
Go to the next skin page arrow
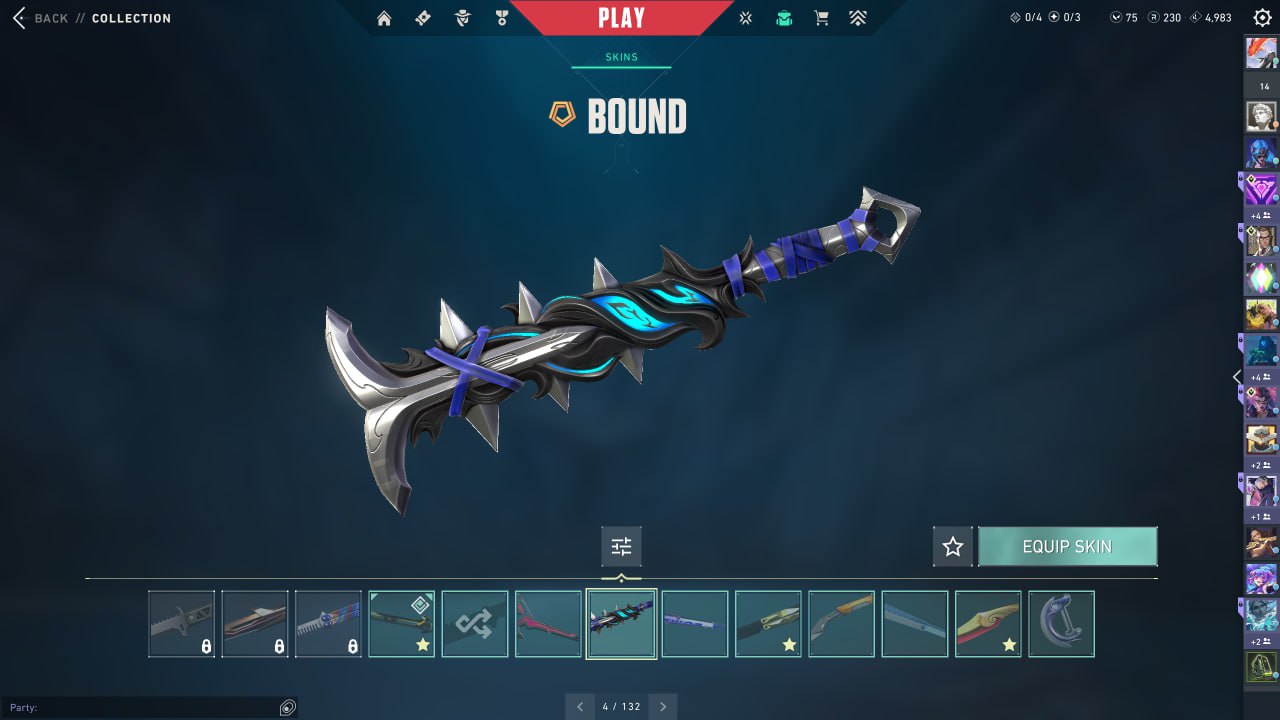click(663, 707)
